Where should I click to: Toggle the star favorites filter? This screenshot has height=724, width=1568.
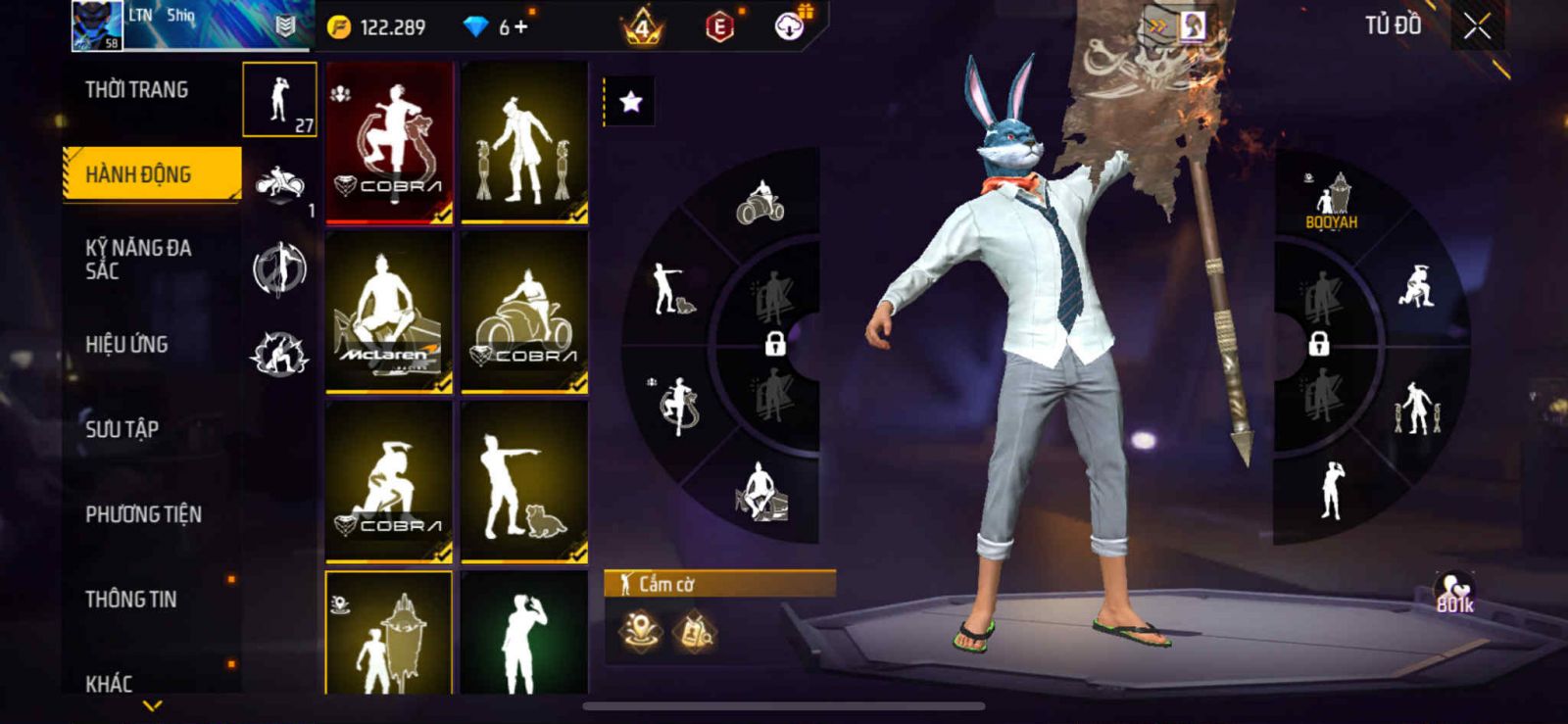tap(630, 102)
